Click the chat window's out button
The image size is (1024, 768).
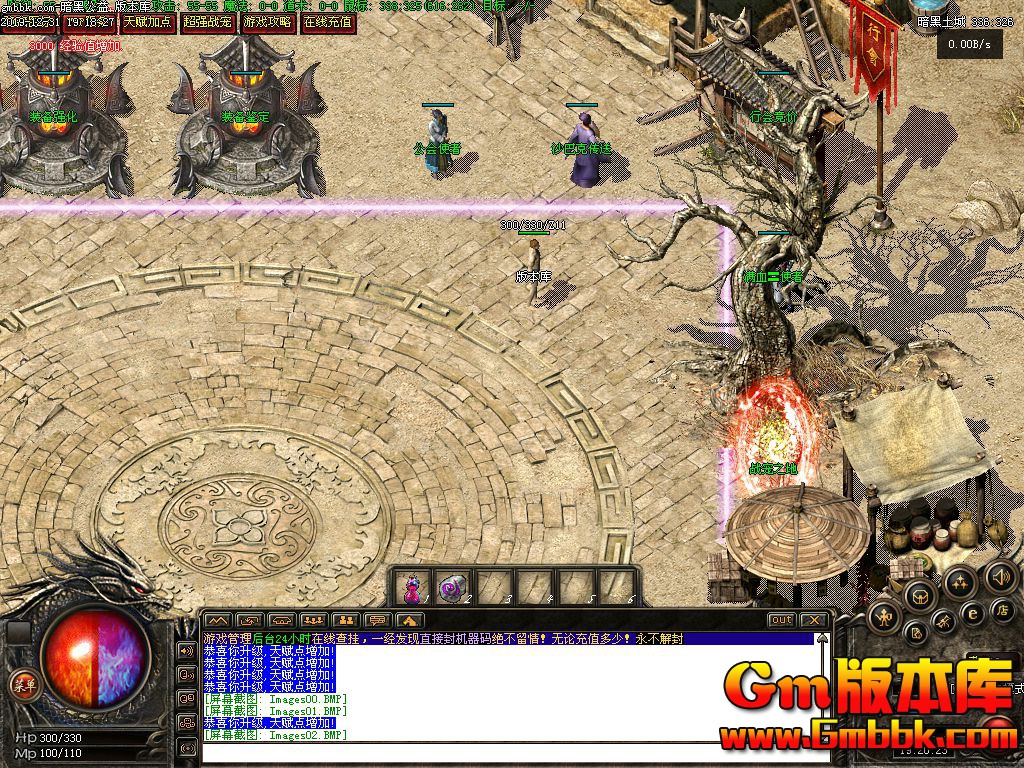[x=782, y=620]
